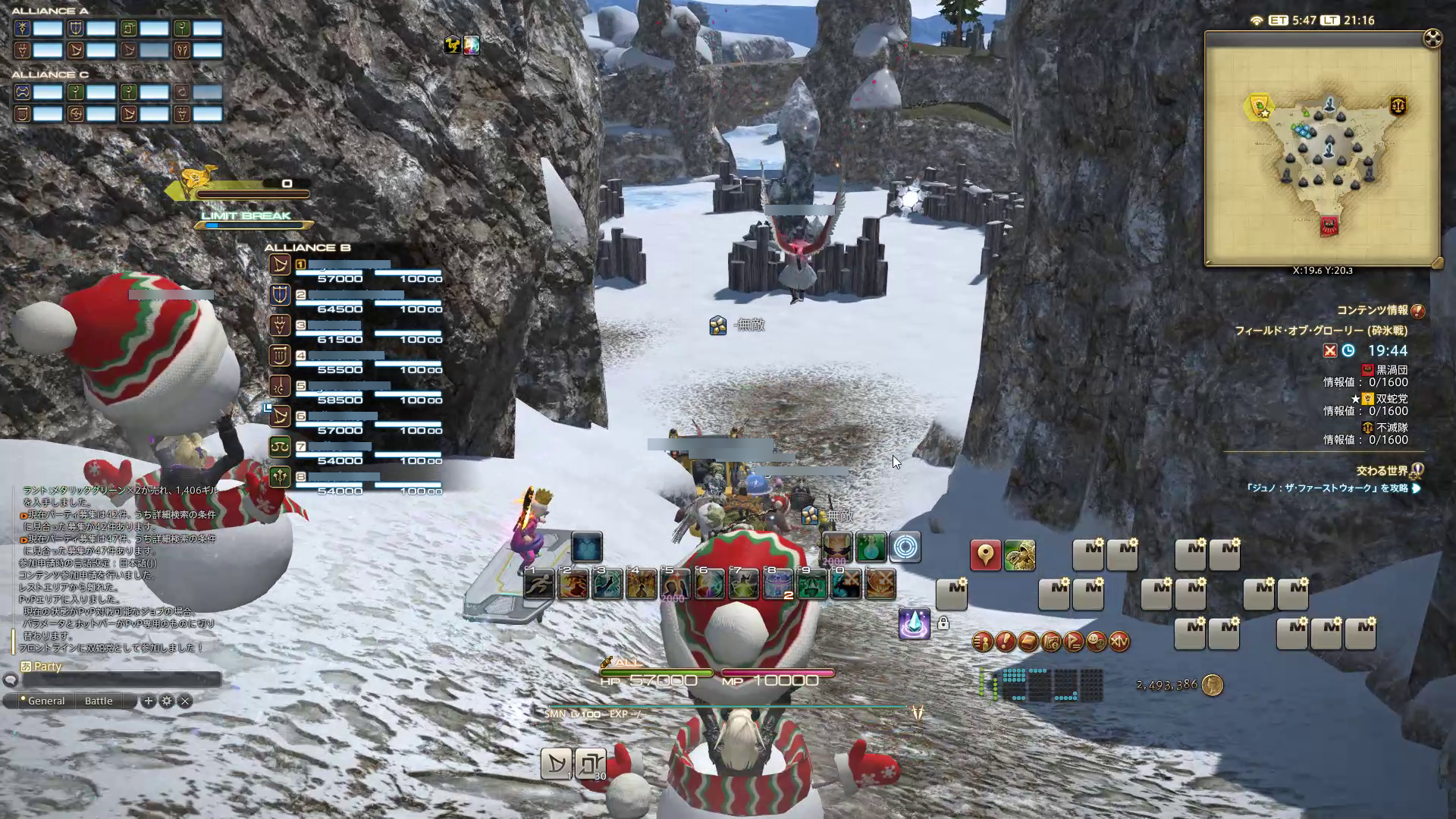Click the chat text input field

(121, 680)
